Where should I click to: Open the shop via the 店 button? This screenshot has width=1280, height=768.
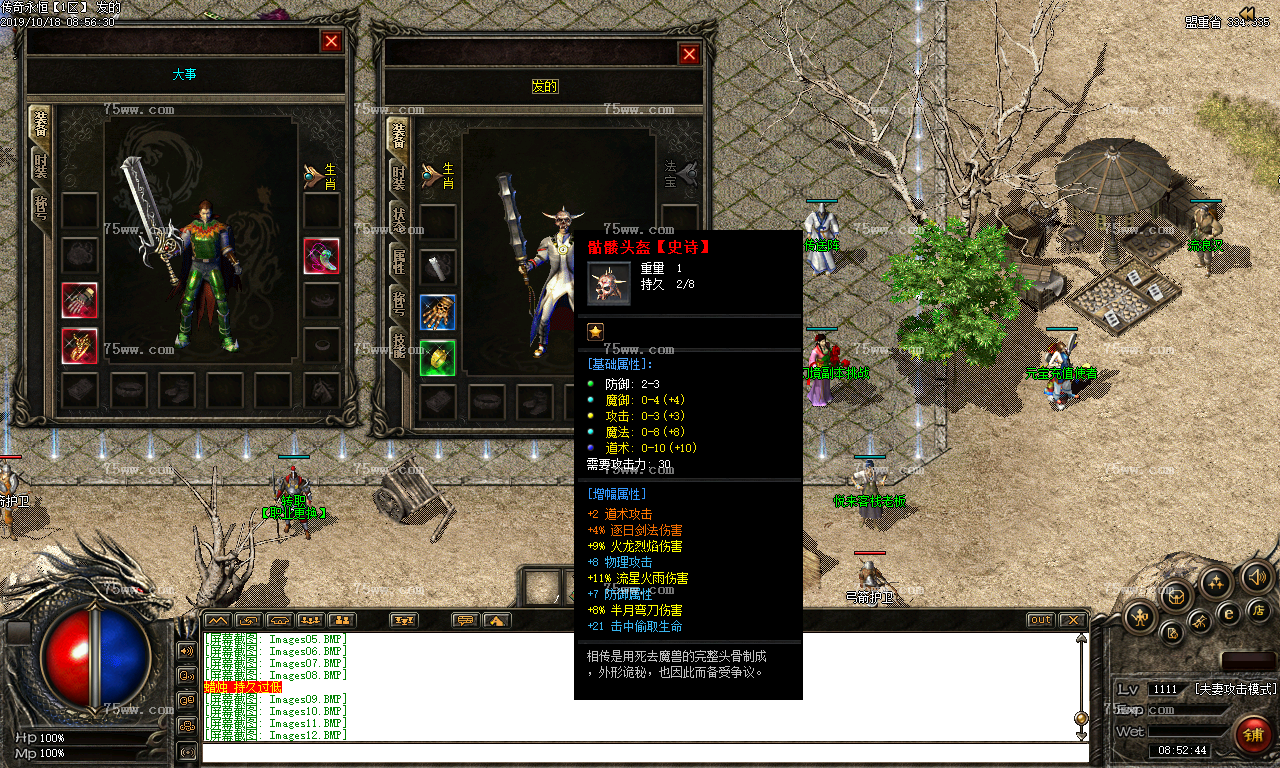tap(1259, 609)
